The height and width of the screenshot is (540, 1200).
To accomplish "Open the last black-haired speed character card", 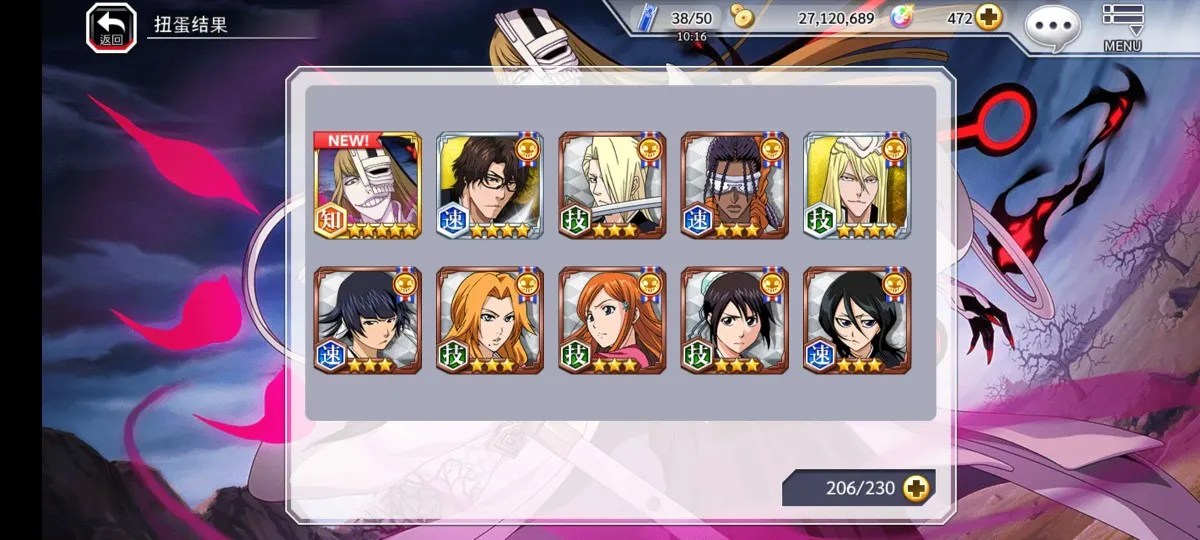I will pyautogui.click(x=856, y=320).
